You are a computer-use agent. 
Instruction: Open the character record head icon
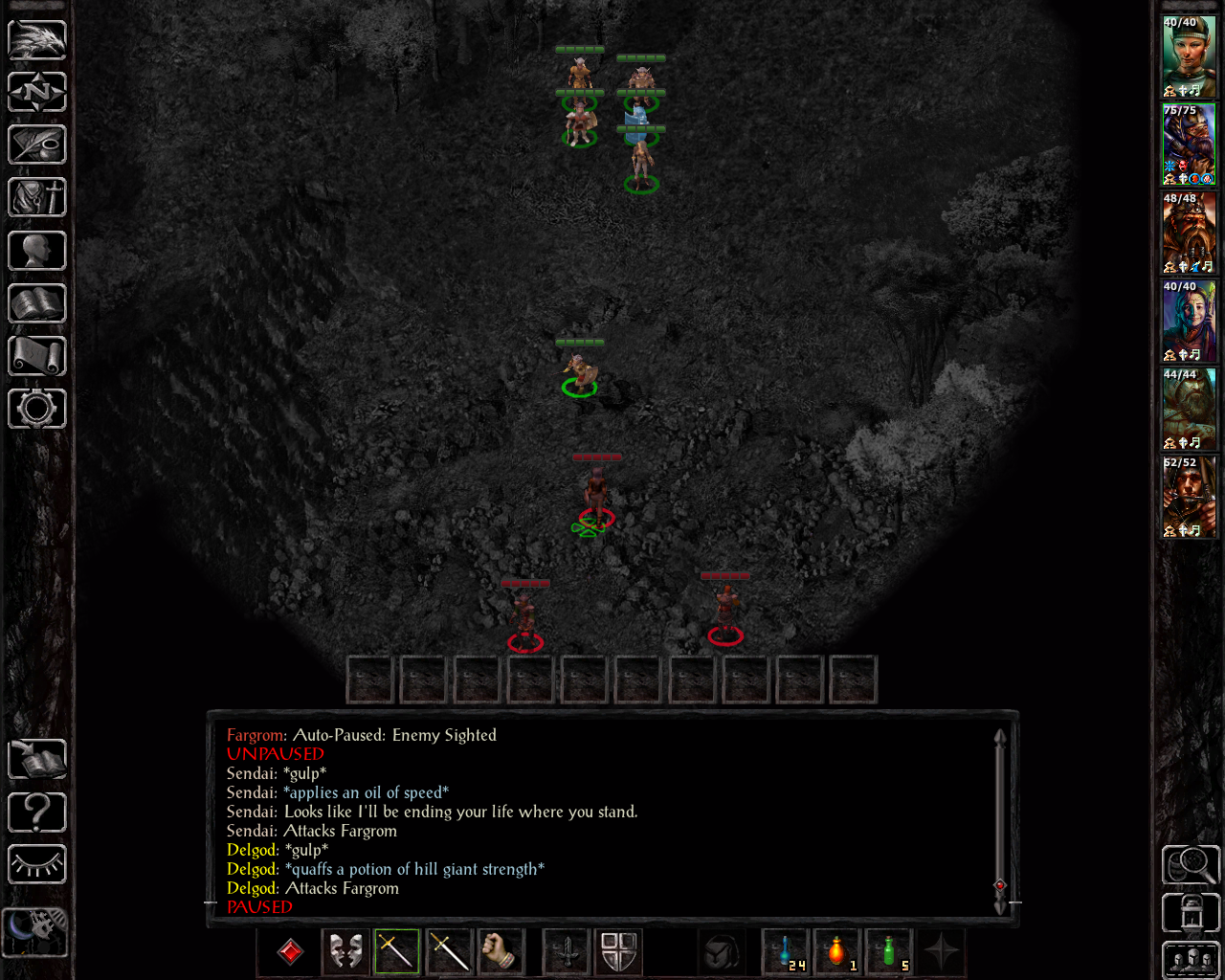37,251
